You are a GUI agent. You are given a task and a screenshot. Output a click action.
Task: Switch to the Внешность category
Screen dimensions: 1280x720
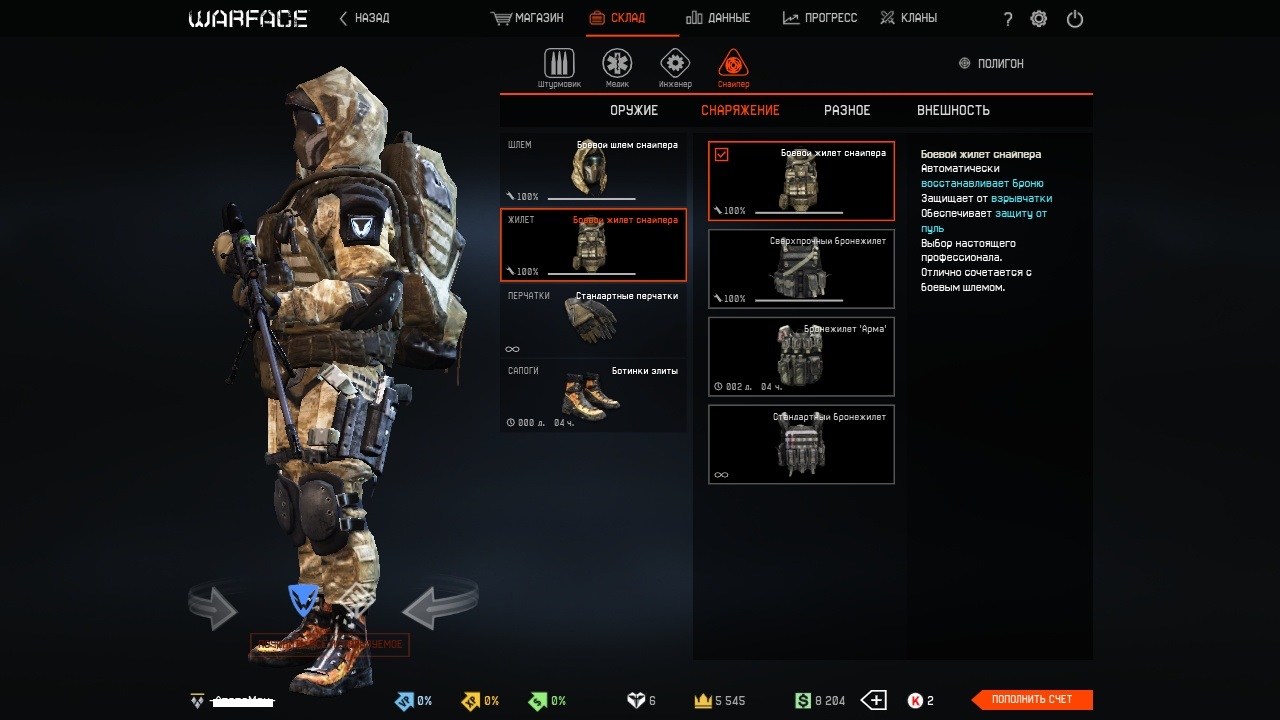click(953, 110)
